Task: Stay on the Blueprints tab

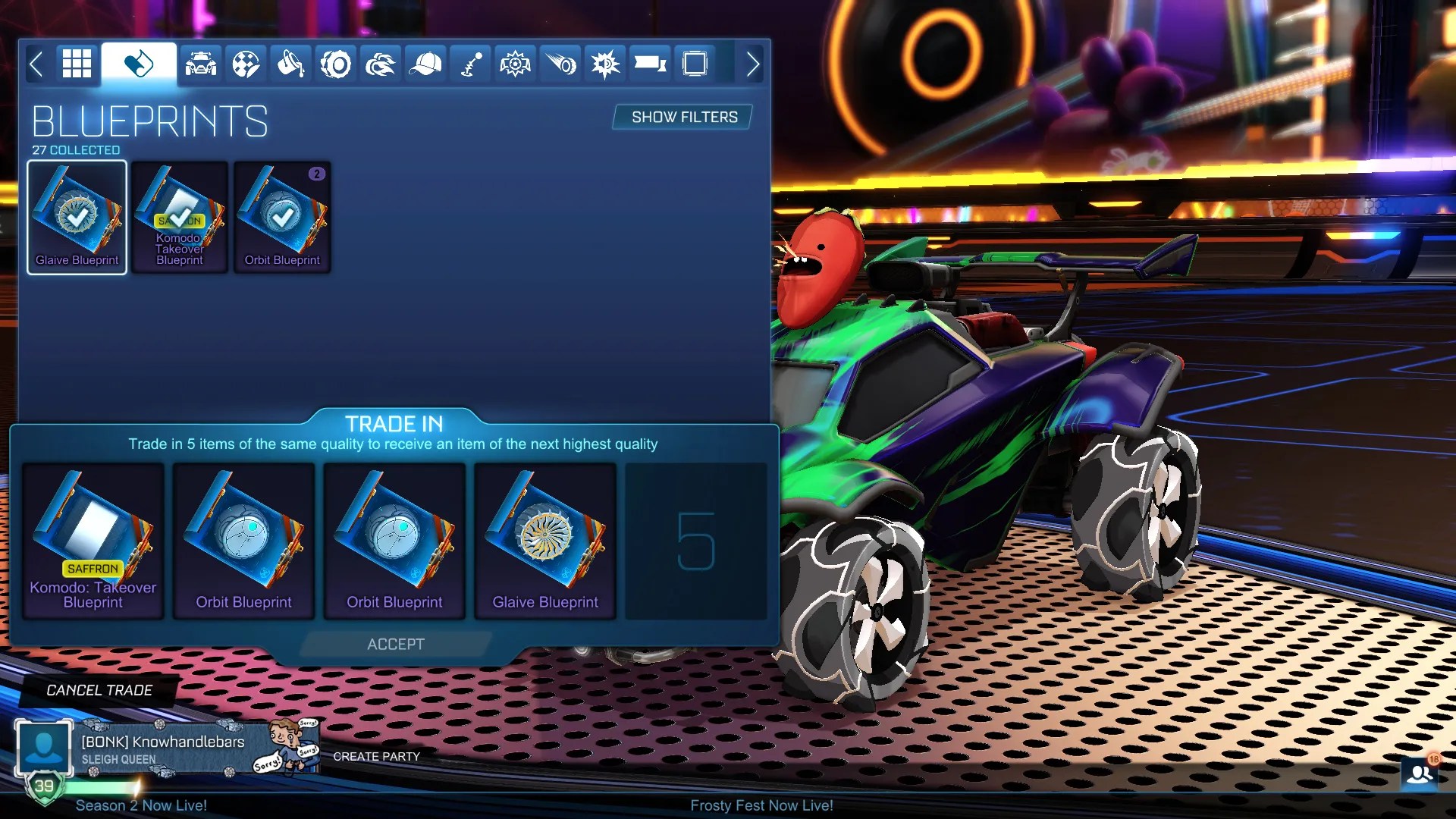Action: 139,64
